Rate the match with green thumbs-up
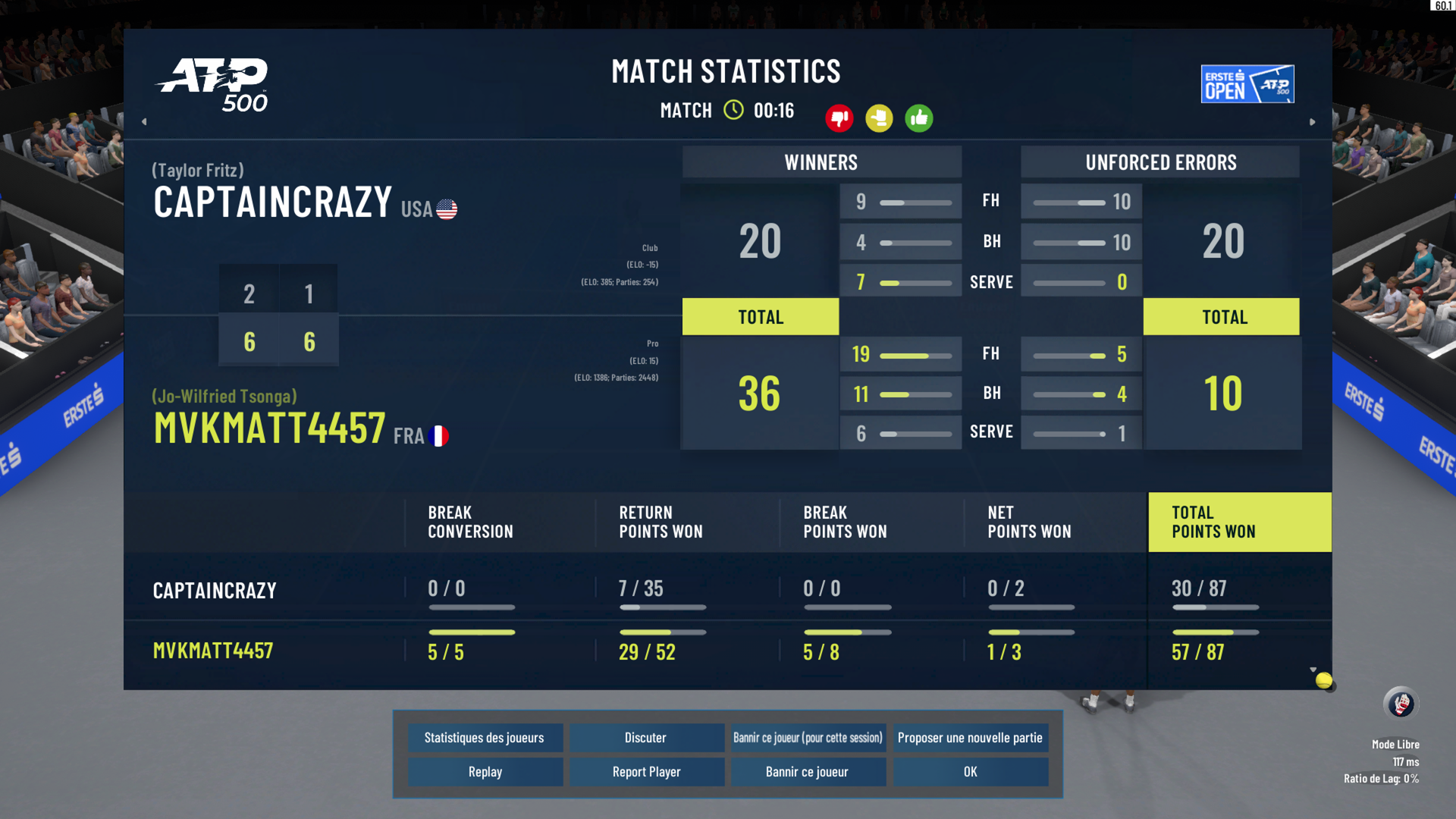The width and height of the screenshot is (1456, 819). tap(919, 118)
